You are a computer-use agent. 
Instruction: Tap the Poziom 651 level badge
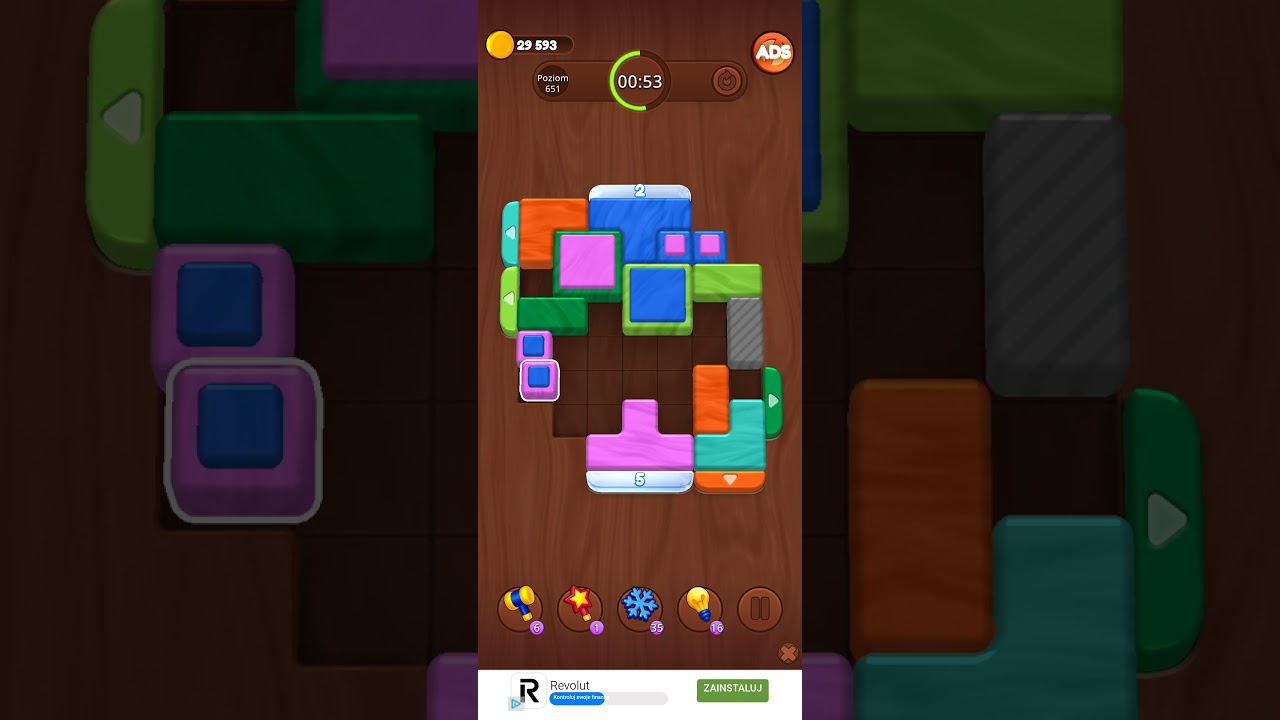[552, 84]
